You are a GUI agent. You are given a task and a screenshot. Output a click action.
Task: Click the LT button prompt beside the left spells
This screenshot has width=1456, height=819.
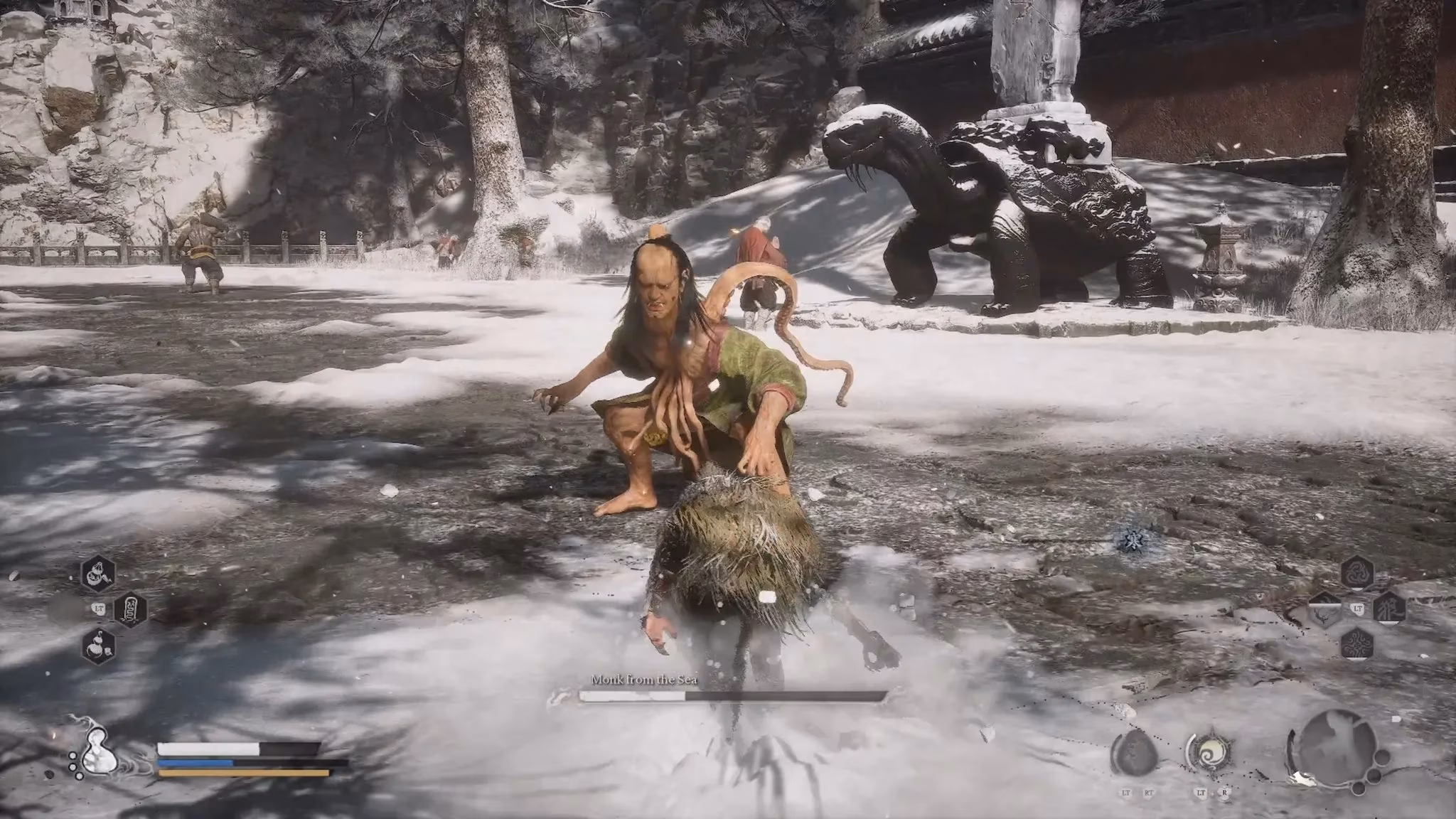point(100,609)
